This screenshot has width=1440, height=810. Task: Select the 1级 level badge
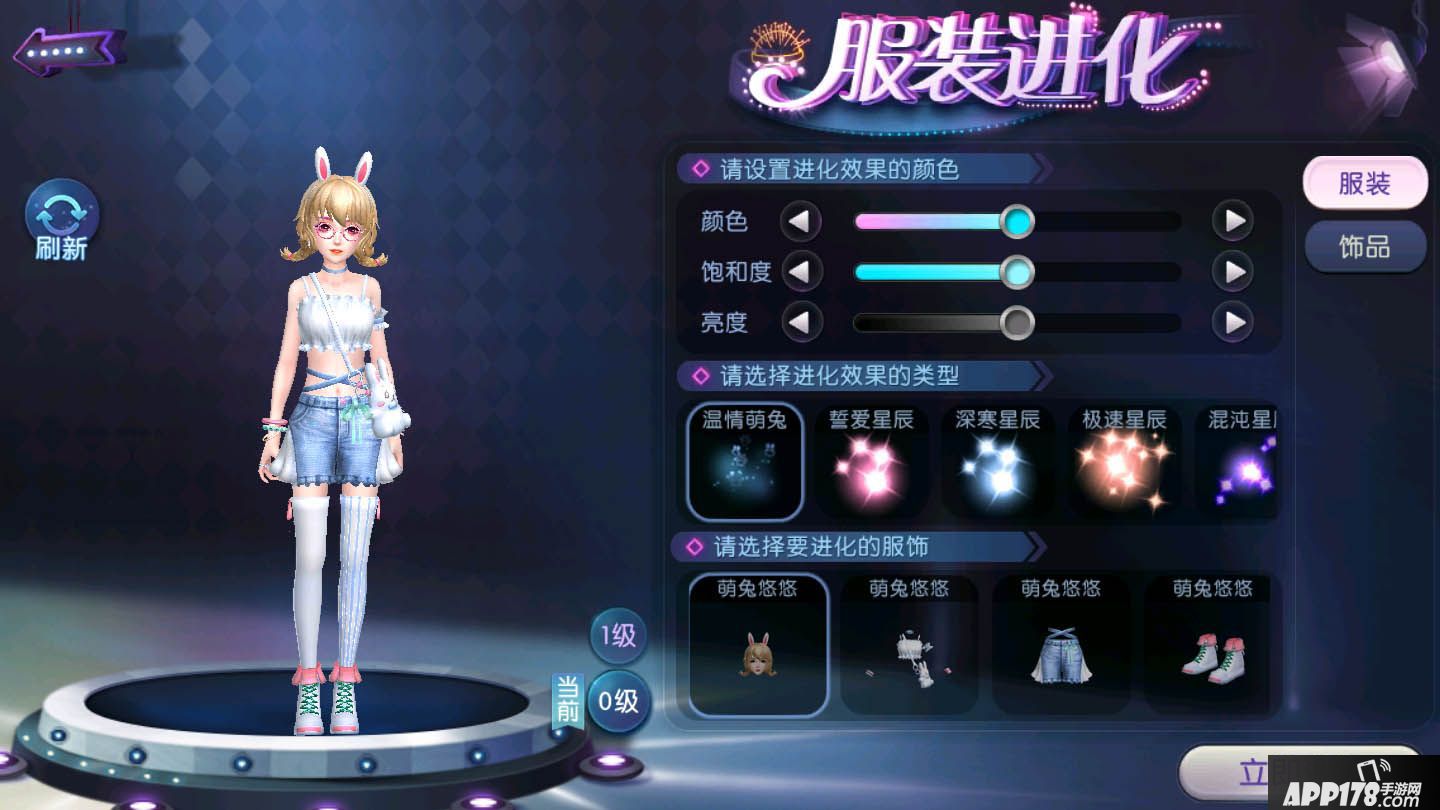(x=617, y=636)
